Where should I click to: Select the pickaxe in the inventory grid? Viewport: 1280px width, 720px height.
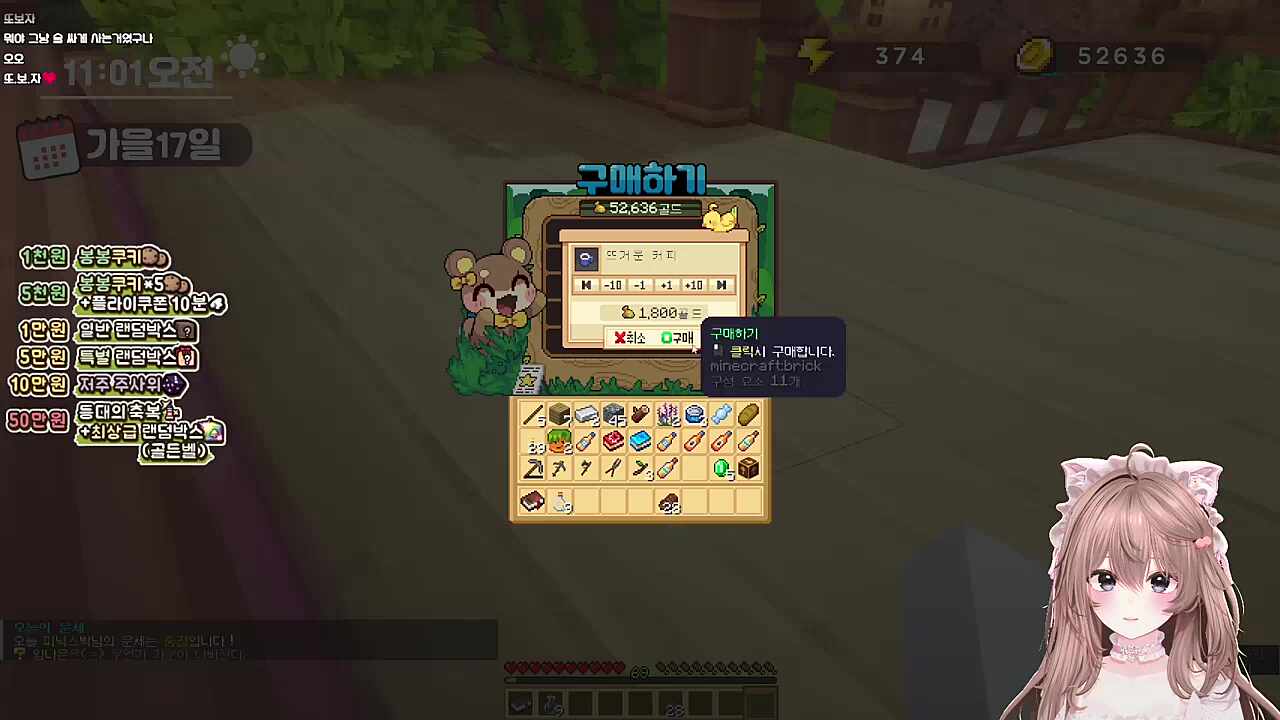click(x=559, y=468)
